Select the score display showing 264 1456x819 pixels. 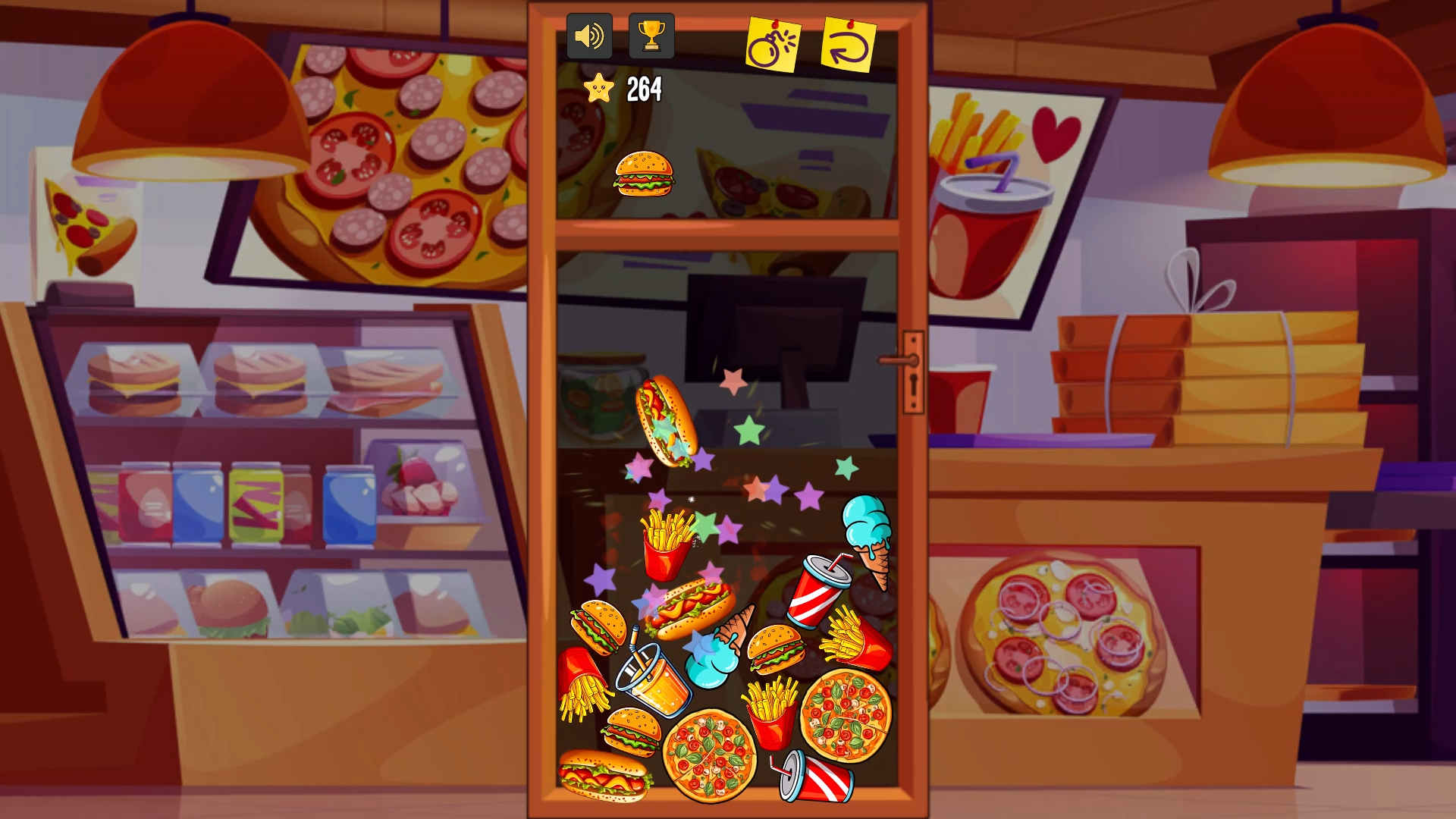pos(642,90)
